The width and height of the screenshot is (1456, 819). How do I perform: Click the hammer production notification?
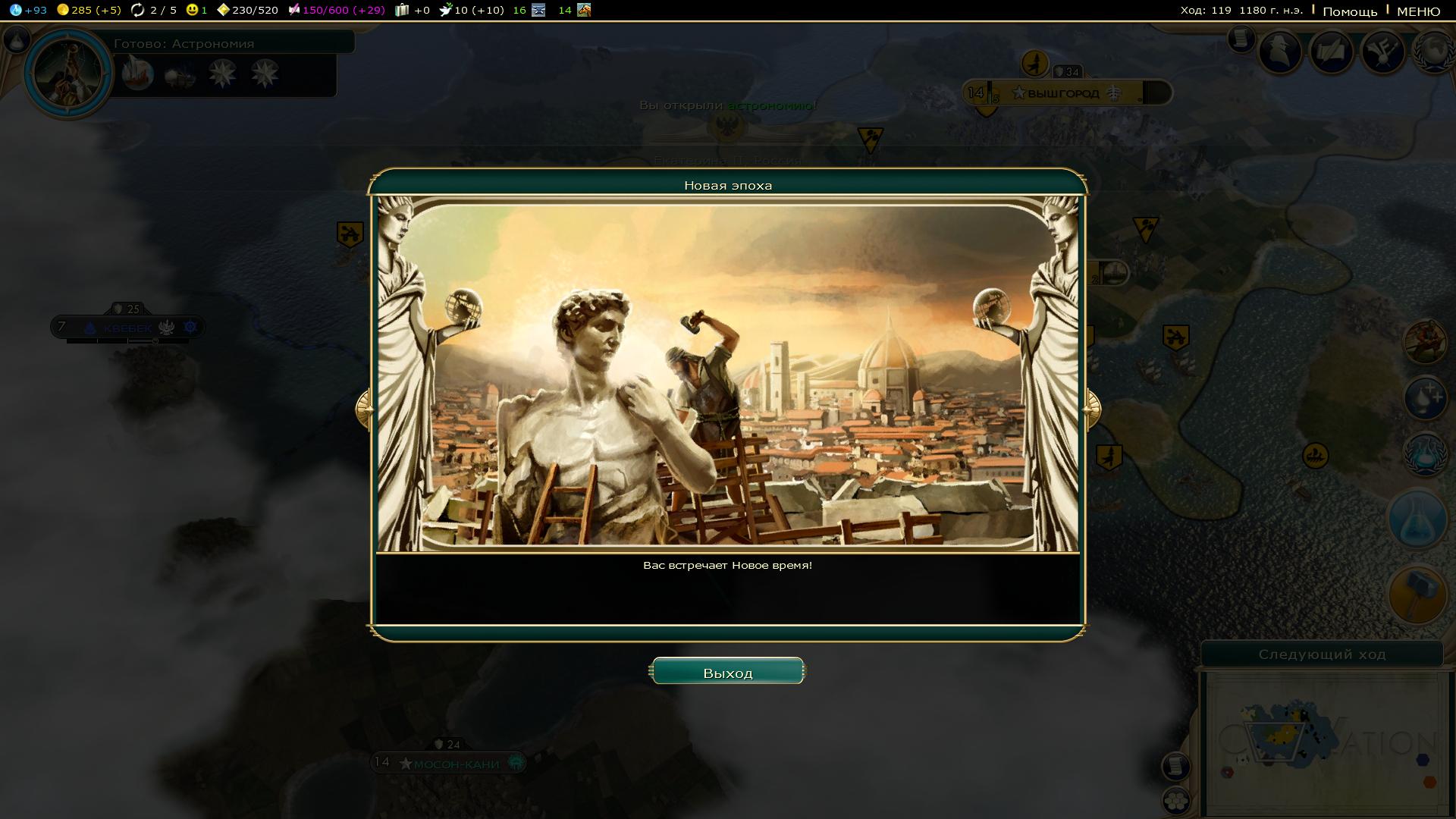point(1417,595)
